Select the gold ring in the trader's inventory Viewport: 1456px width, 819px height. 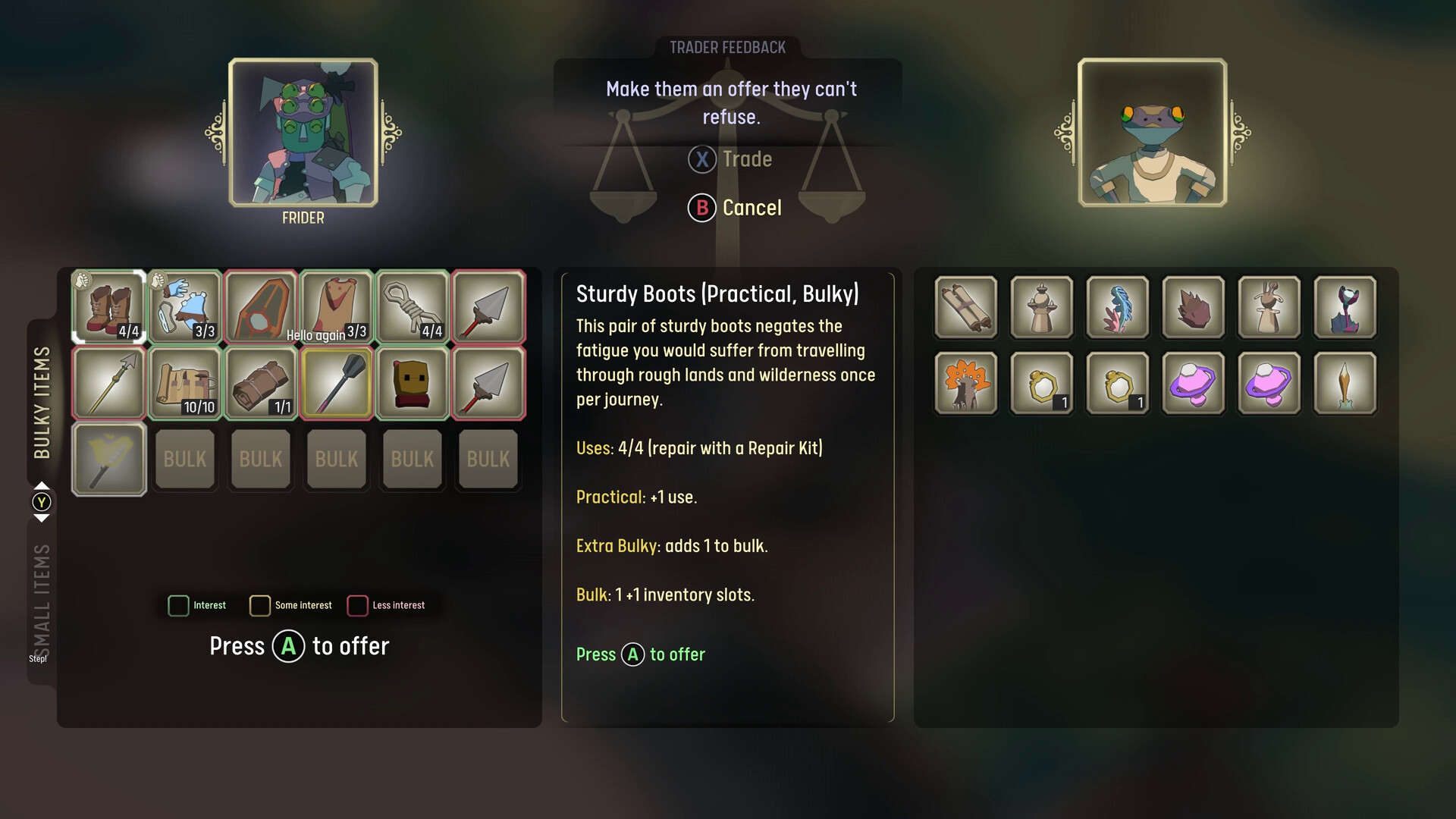(1041, 383)
